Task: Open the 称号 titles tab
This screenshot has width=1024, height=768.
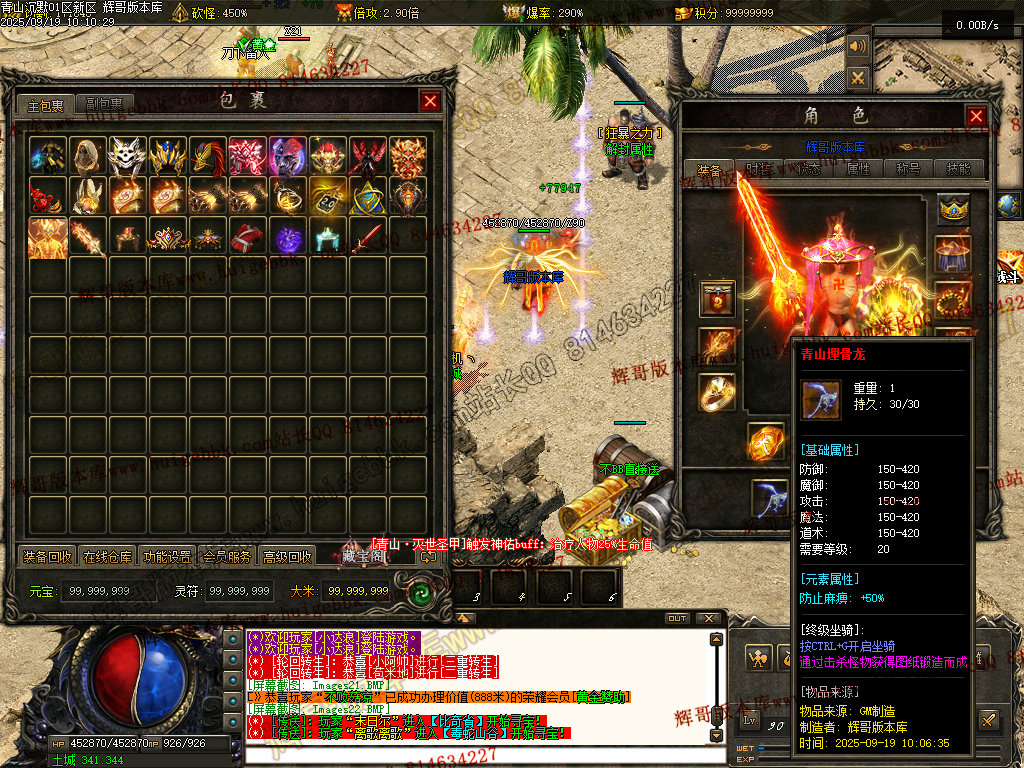Action: point(909,169)
